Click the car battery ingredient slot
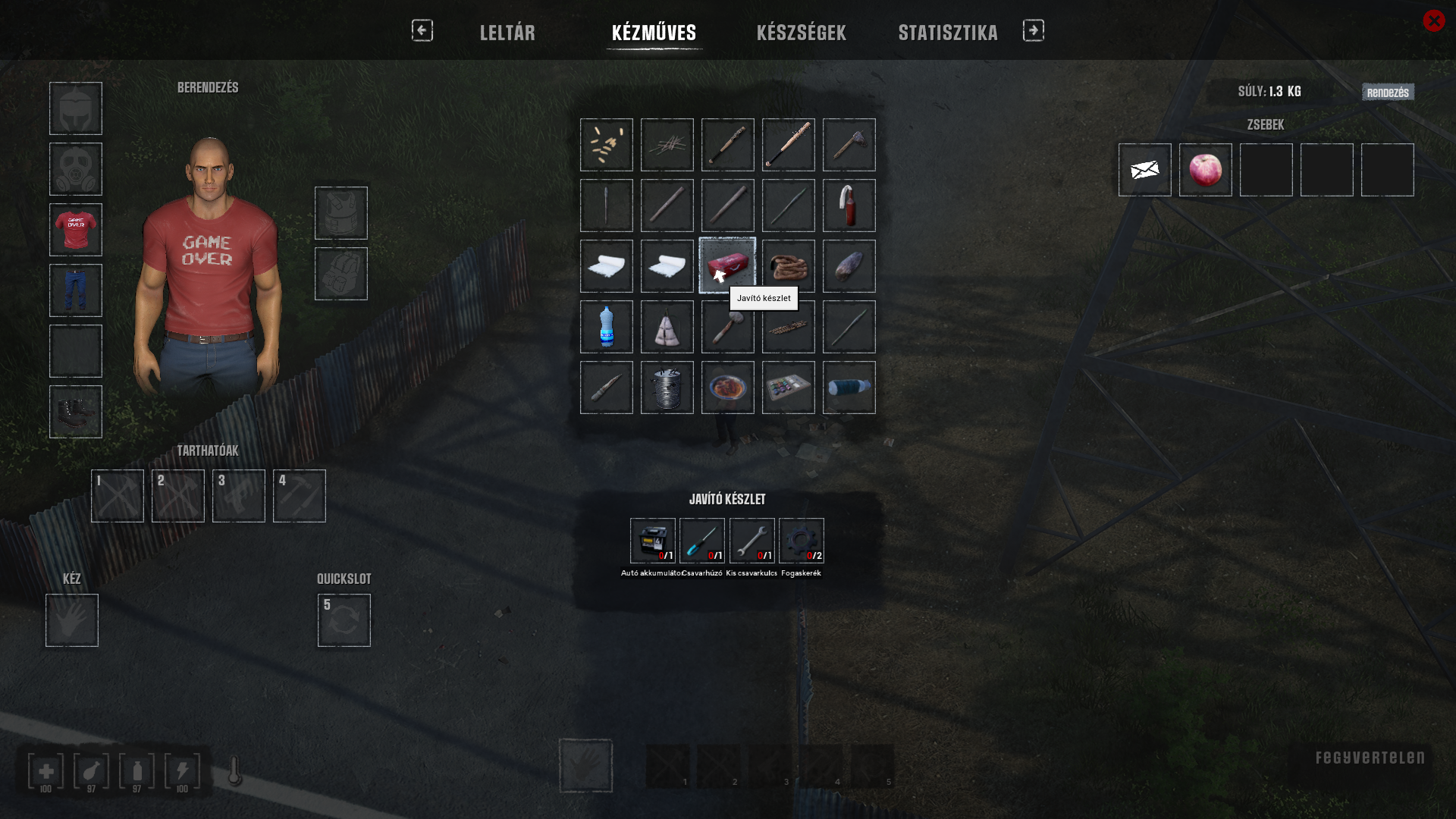Viewport: 1456px width, 819px height. point(652,541)
